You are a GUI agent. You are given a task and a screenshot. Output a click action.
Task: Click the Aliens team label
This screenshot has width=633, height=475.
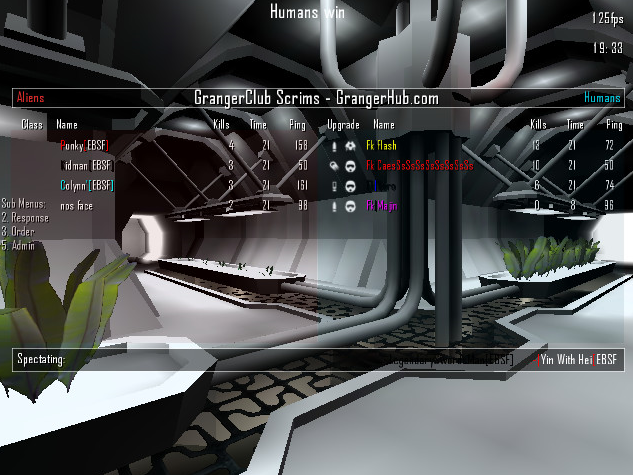(30, 98)
